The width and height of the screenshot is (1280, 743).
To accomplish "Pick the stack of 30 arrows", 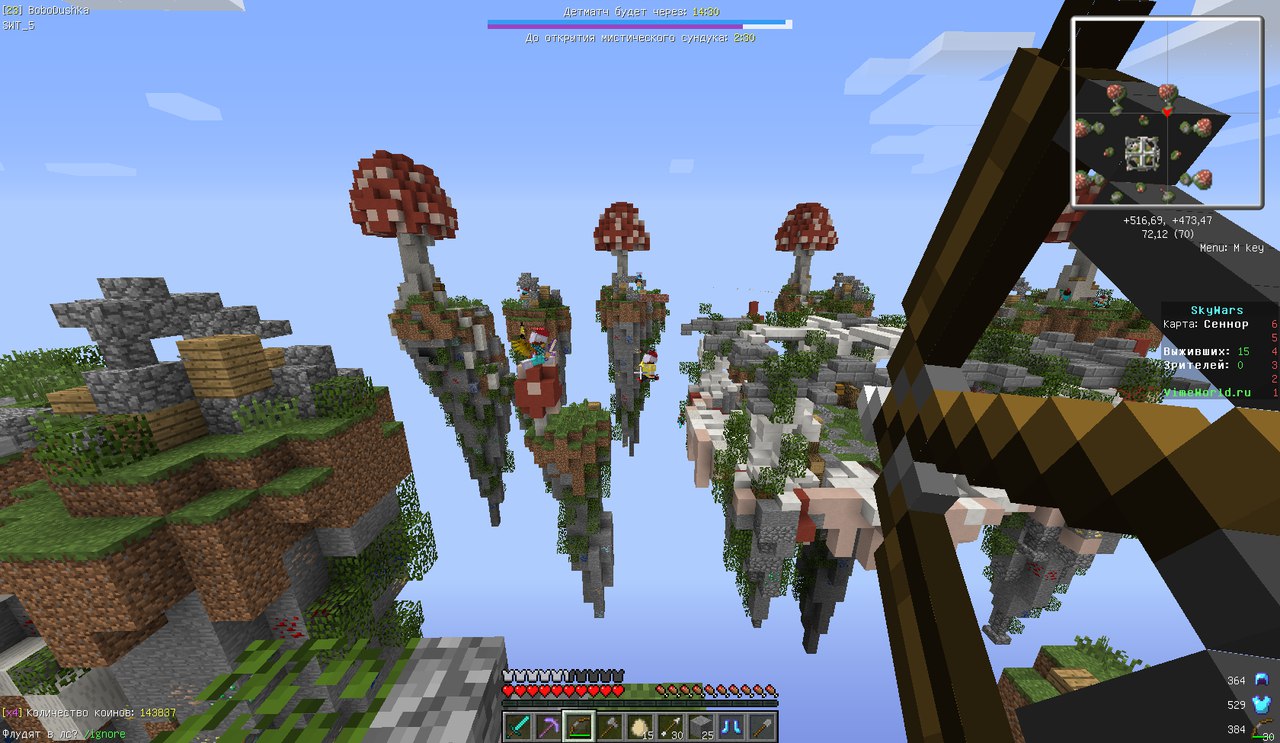I will click(x=670, y=725).
